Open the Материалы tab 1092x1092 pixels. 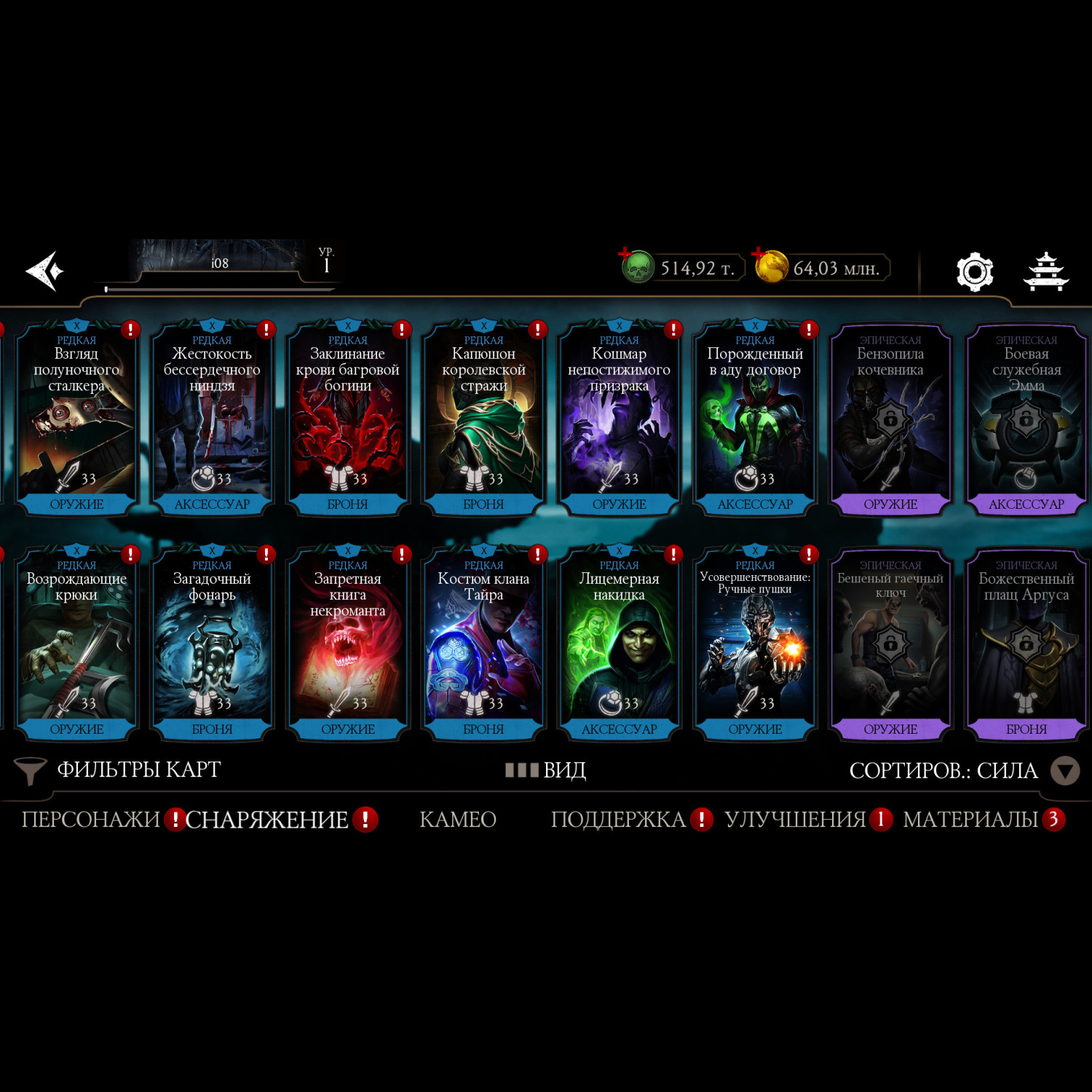point(970,820)
